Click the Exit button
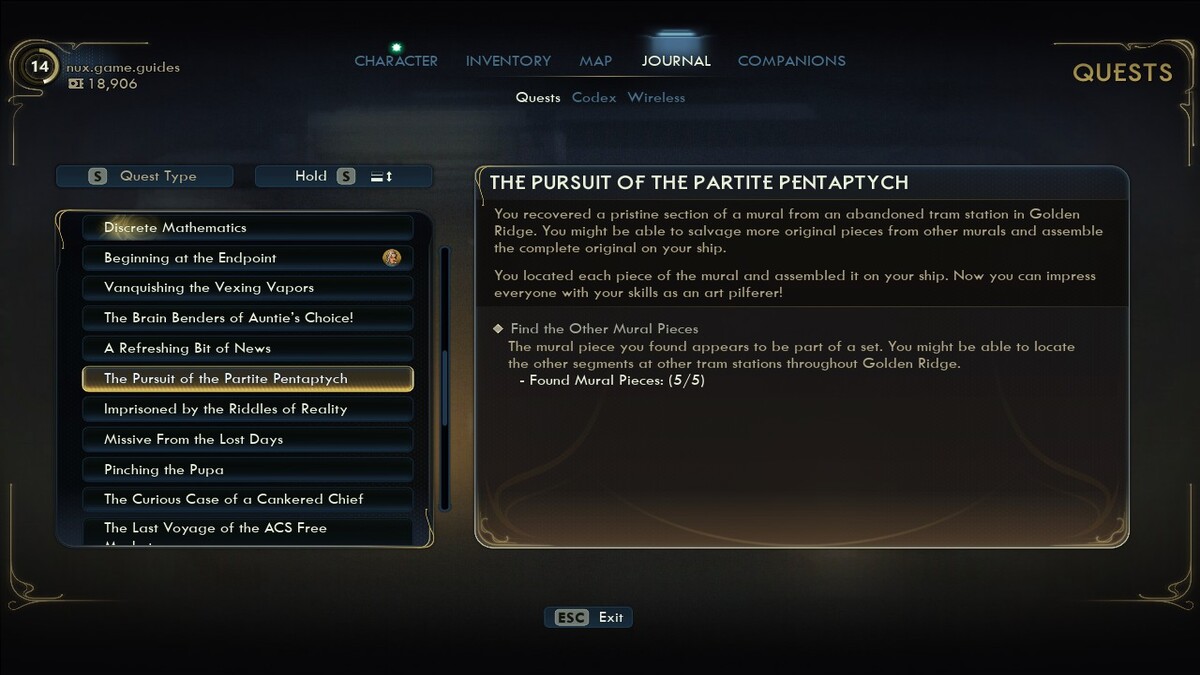 589,618
